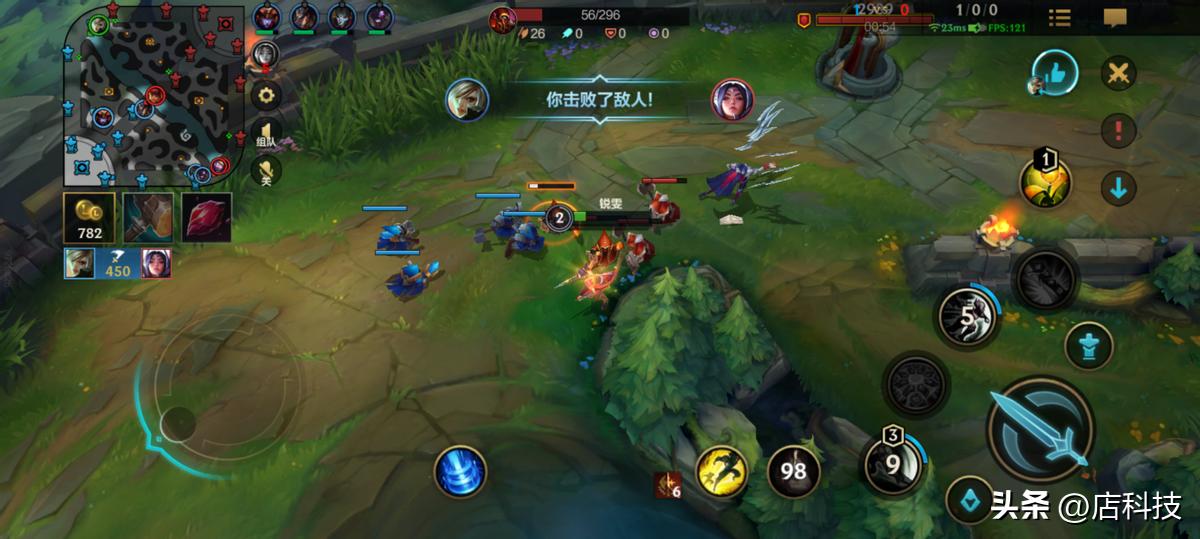Open the shop showing 782 gold
The width and height of the screenshot is (1200, 539).
pos(89,218)
